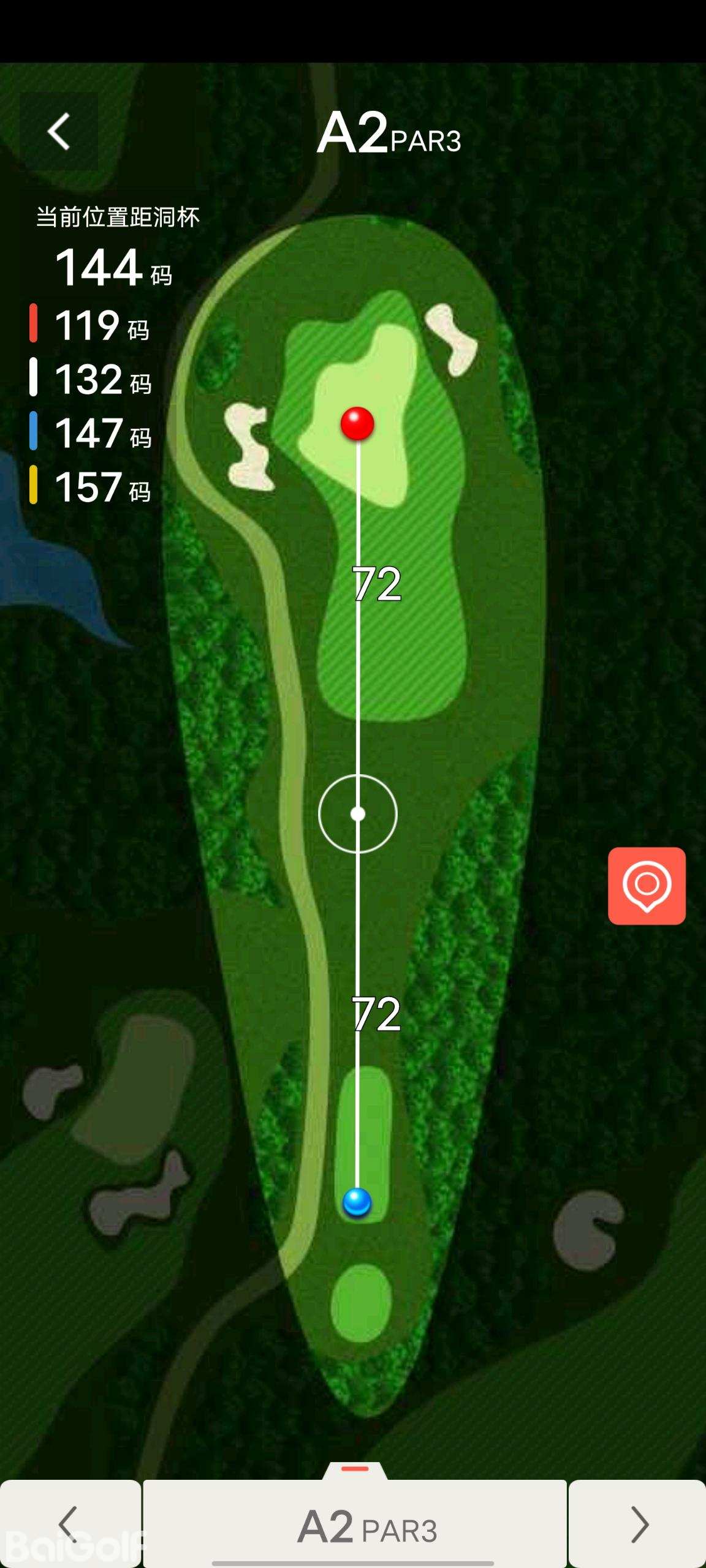The image size is (706, 1568).
Task: Expand the red-handled drawer tab
Action: click(355, 1470)
